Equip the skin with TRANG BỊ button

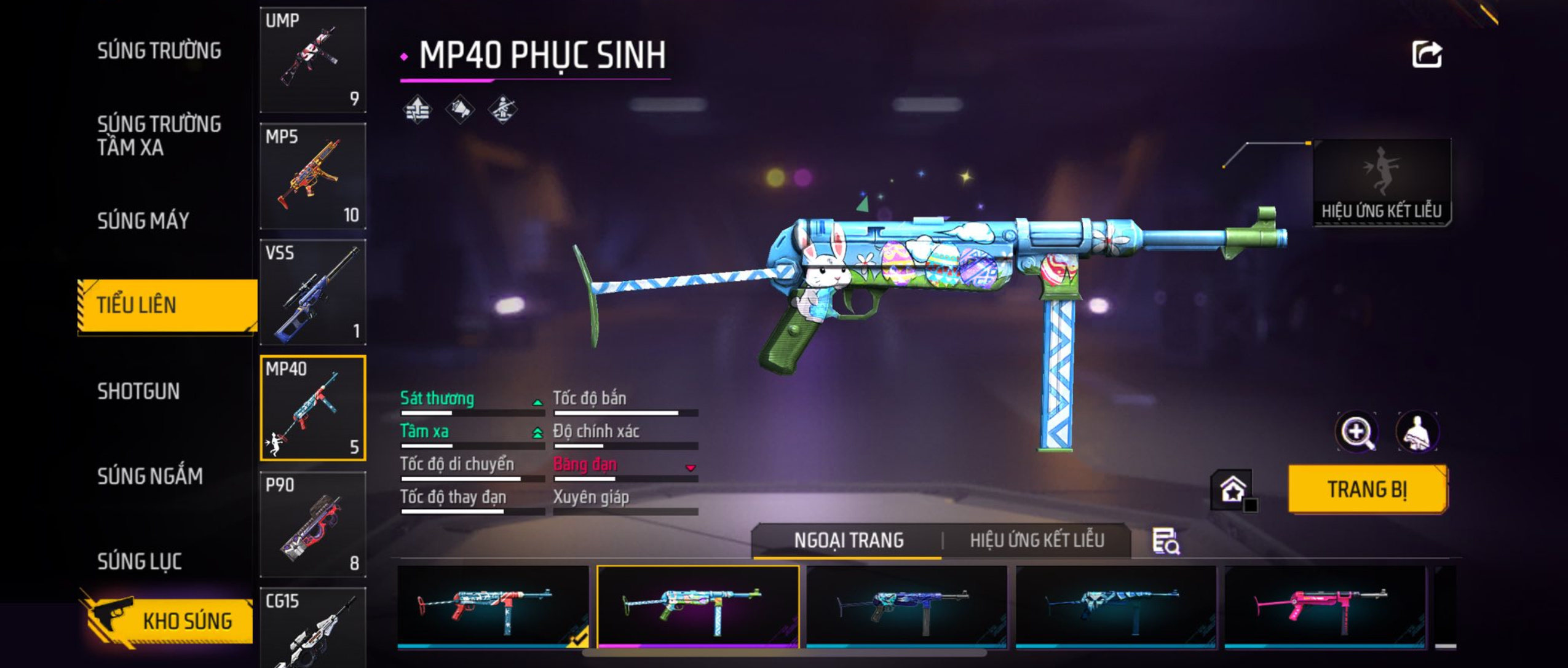click(1367, 489)
